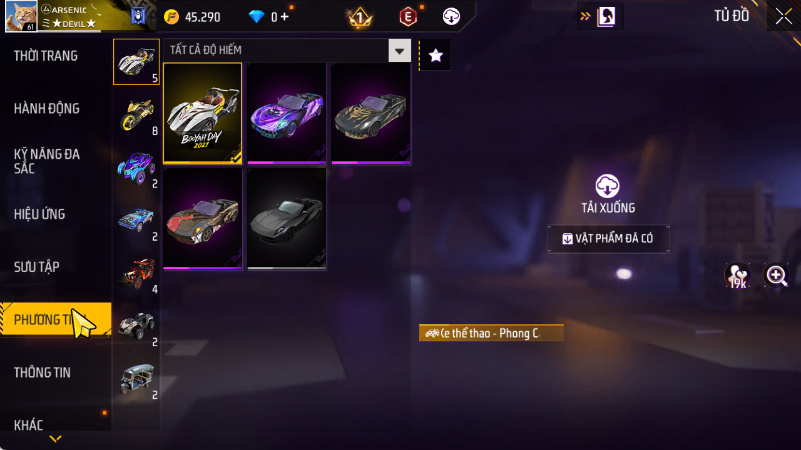Open the HÀNH ĐỘNG category

[47, 109]
